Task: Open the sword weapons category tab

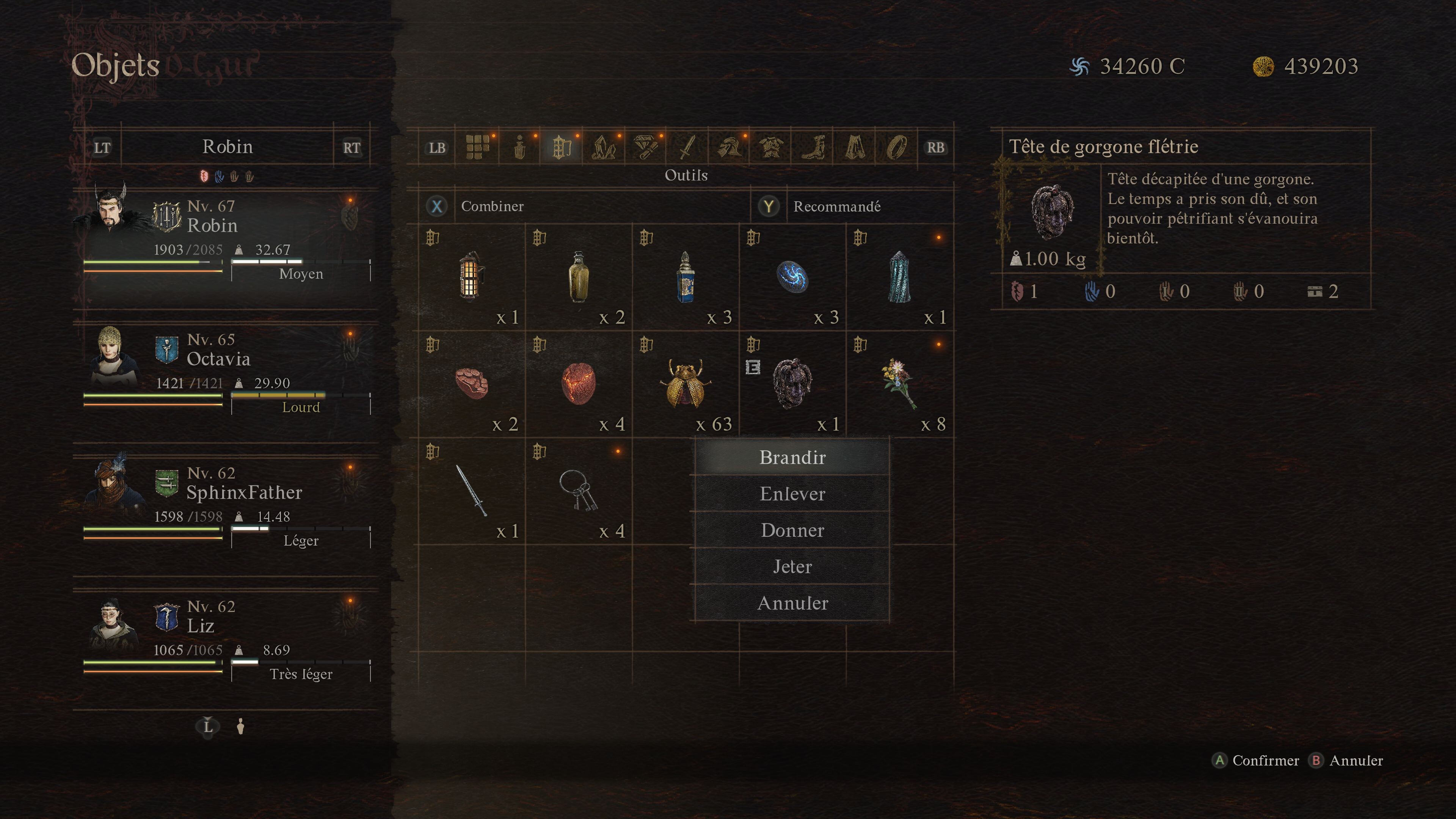Action: (687, 147)
